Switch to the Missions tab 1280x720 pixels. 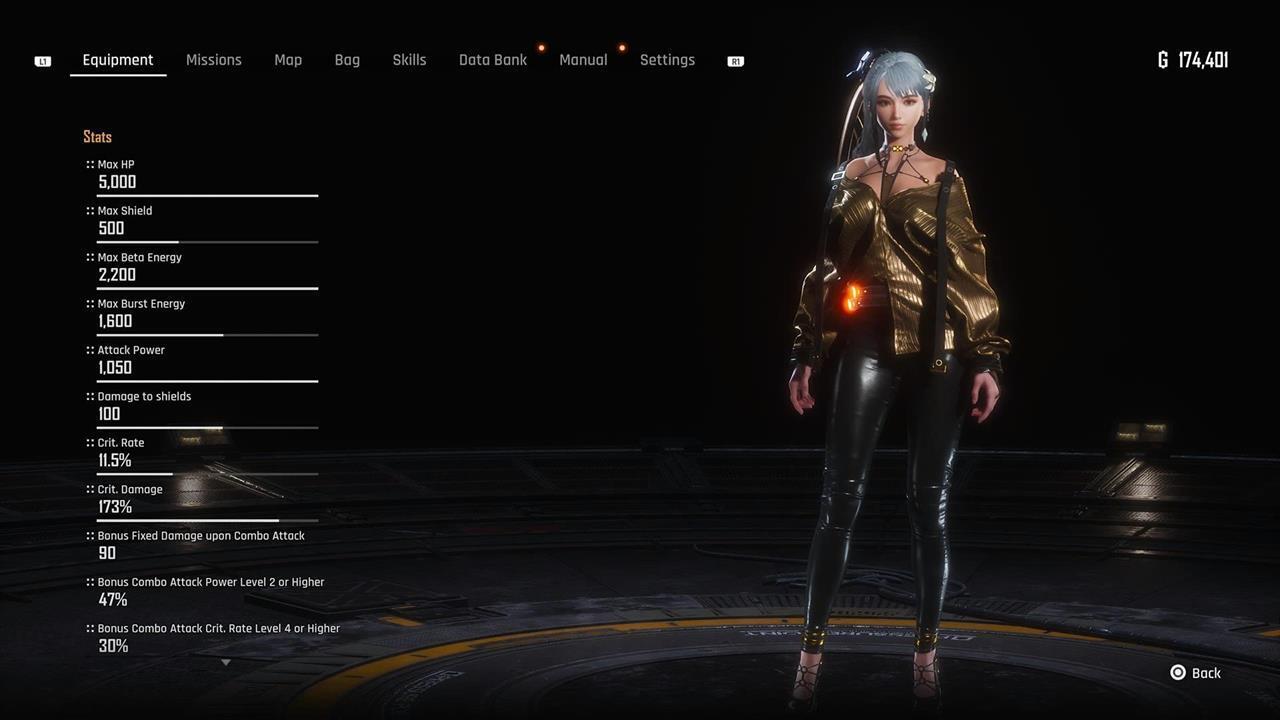click(213, 60)
